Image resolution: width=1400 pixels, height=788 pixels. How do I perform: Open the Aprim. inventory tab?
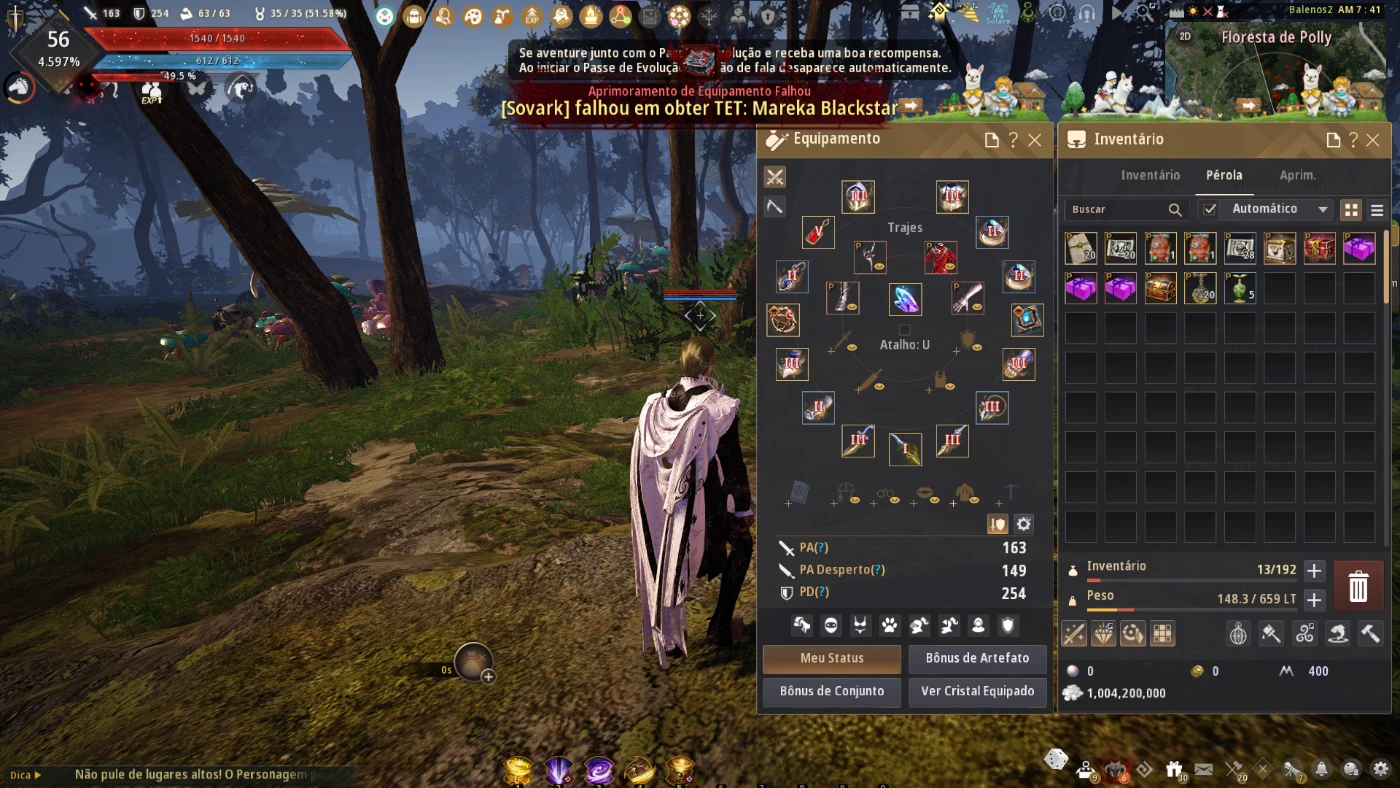1298,175
